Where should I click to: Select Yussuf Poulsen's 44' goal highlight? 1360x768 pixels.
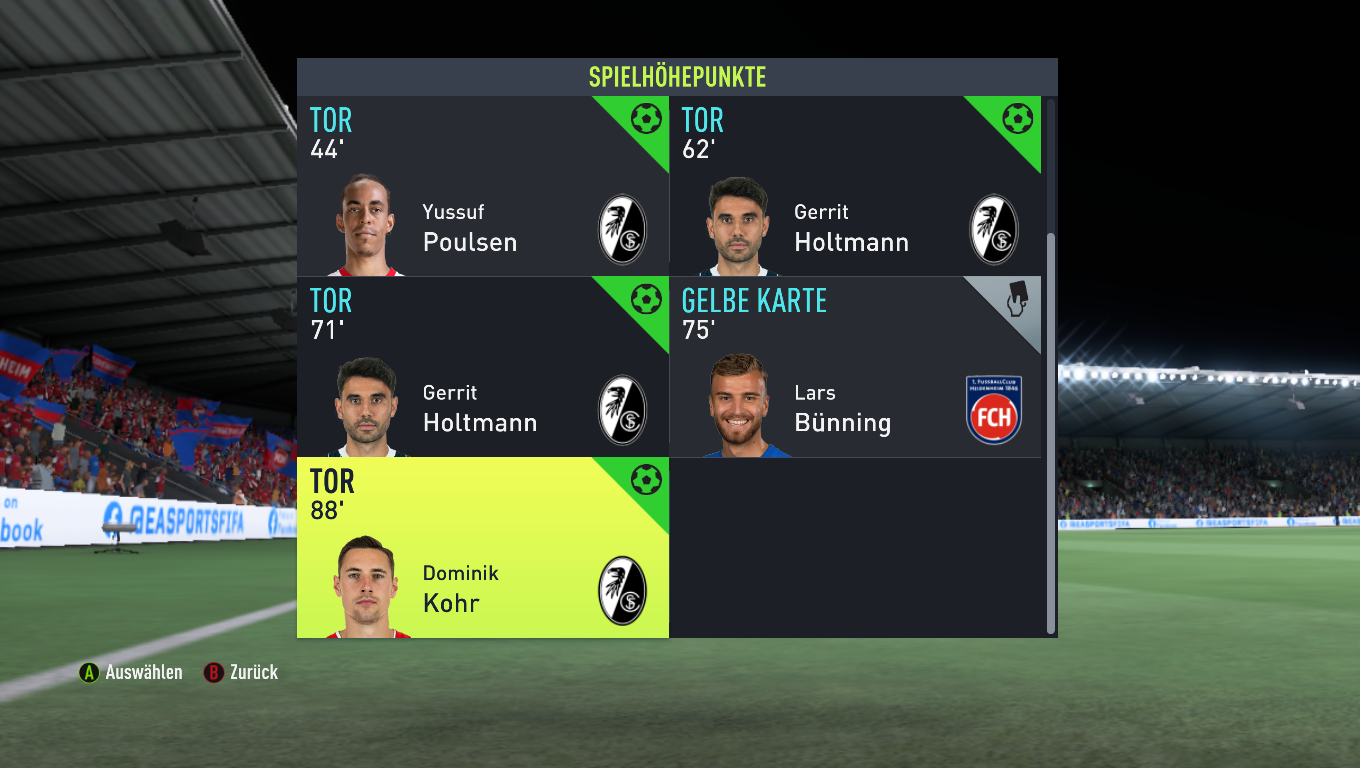pyautogui.click(x=482, y=187)
